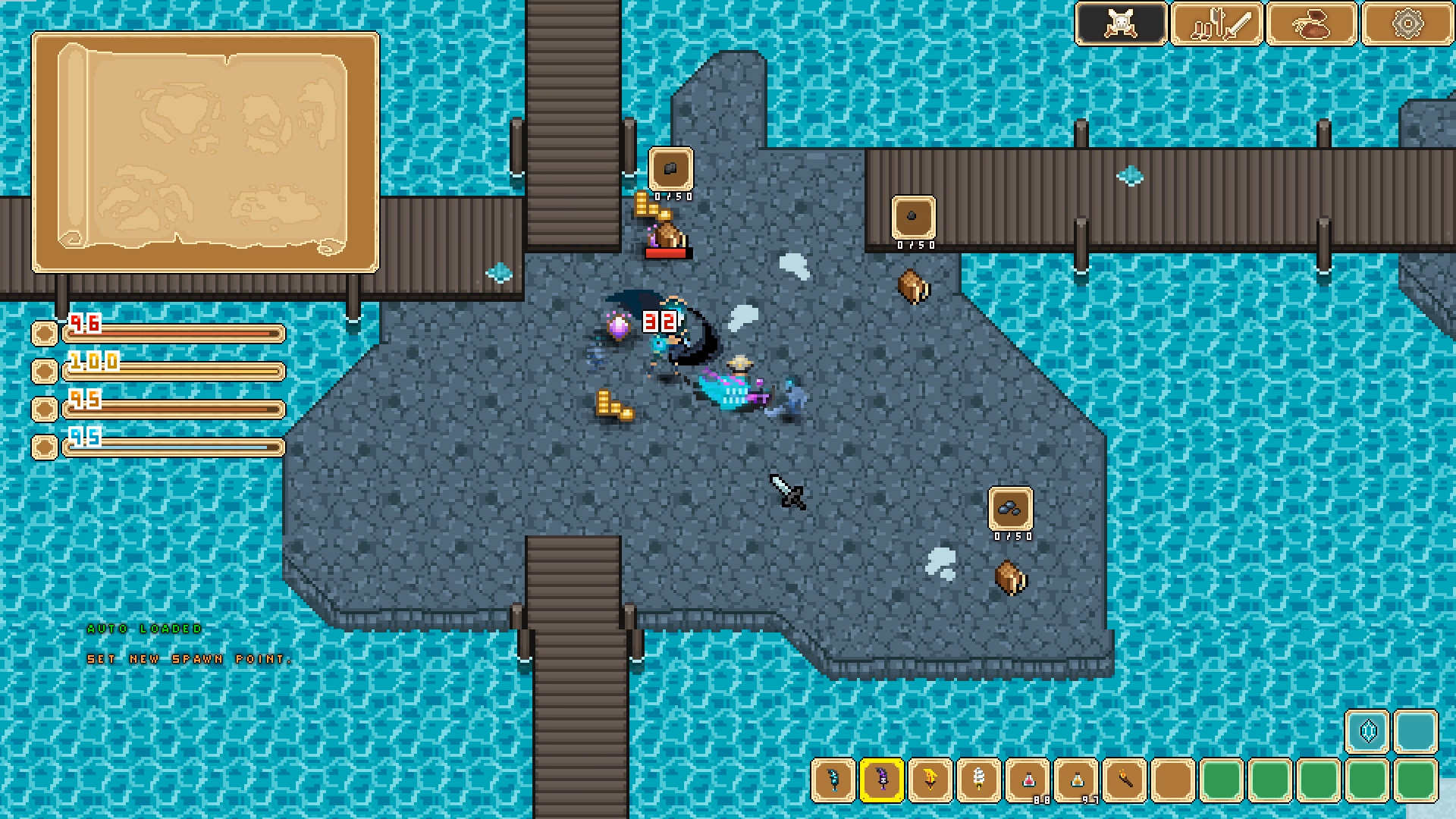Click the SET NEW SPAWN POINT message
The height and width of the screenshot is (819, 1456).
pyautogui.click(x=190, y=661)
